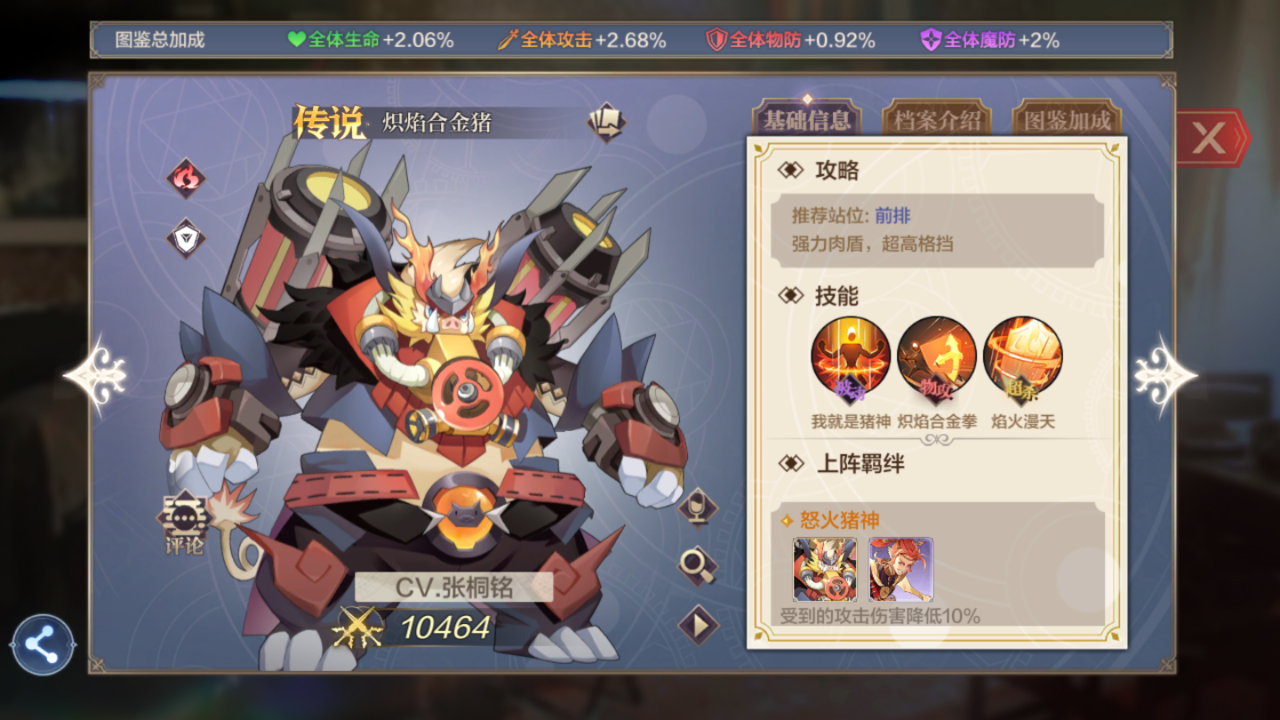Viewport: 1280px width, 720px height.
Task: Select the red-haired hero bond portrait
Action: (900, 569)
